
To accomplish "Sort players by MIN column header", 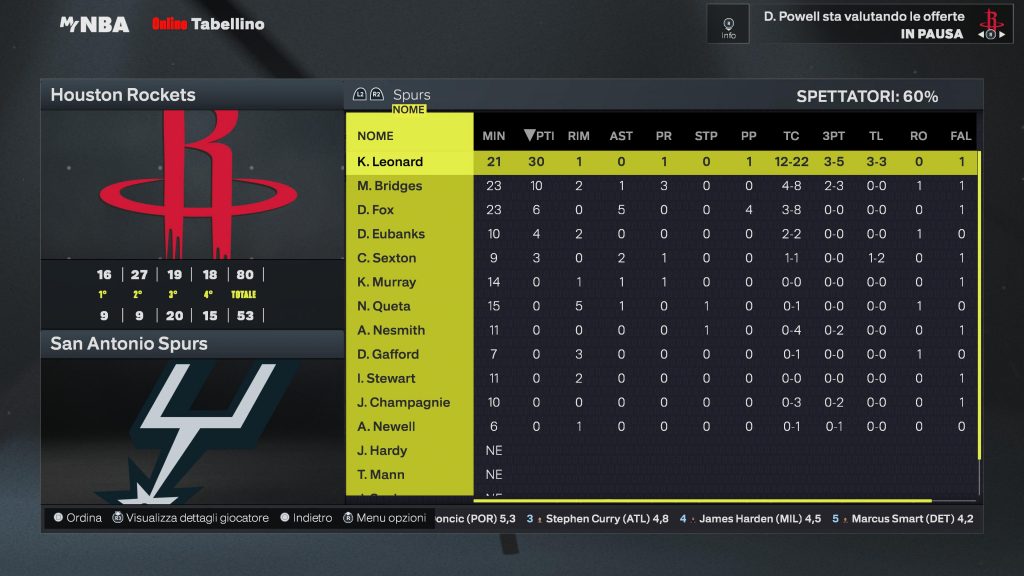I will (494, 136).
